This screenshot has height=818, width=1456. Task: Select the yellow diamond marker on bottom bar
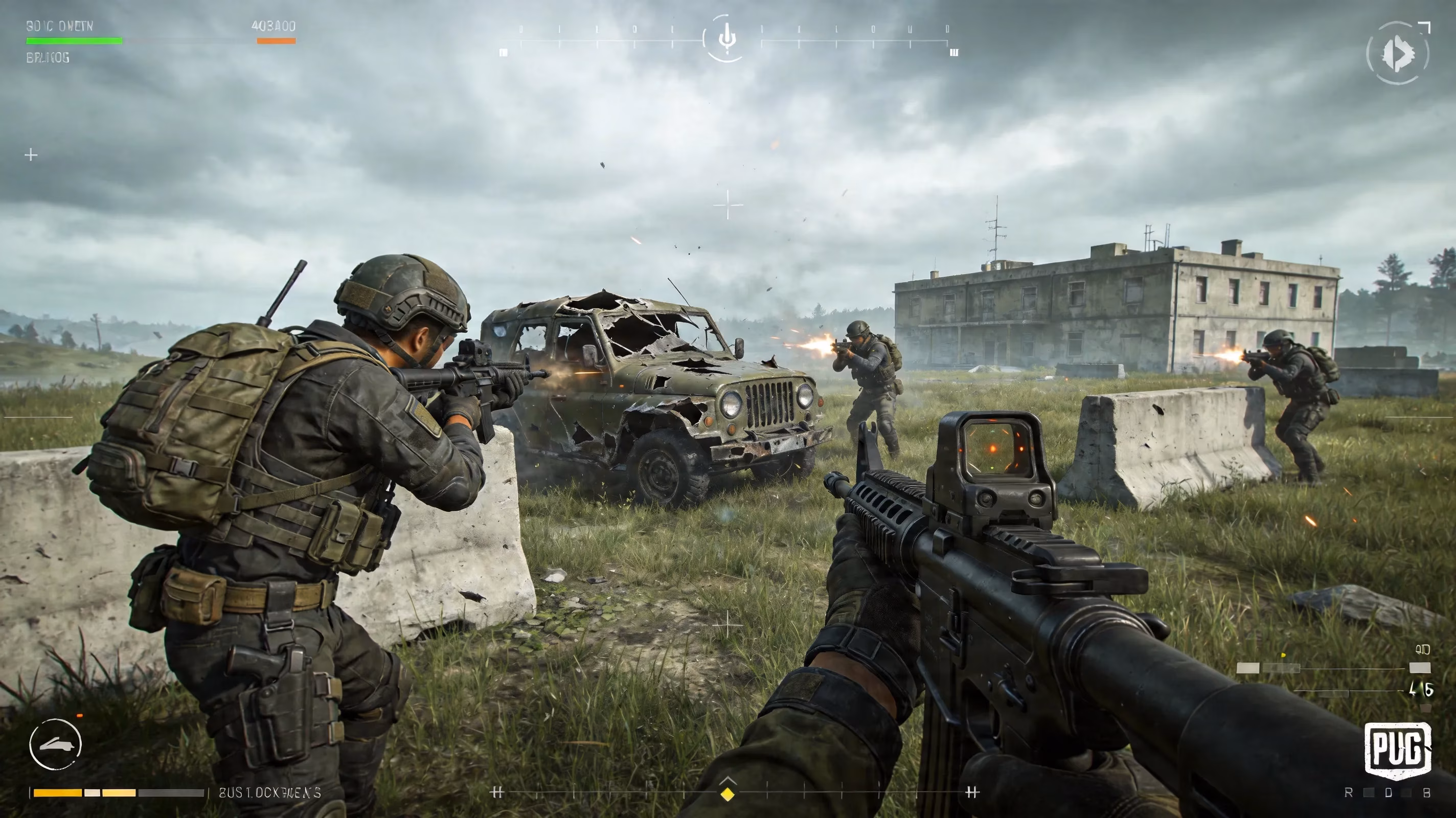(728, 793)
